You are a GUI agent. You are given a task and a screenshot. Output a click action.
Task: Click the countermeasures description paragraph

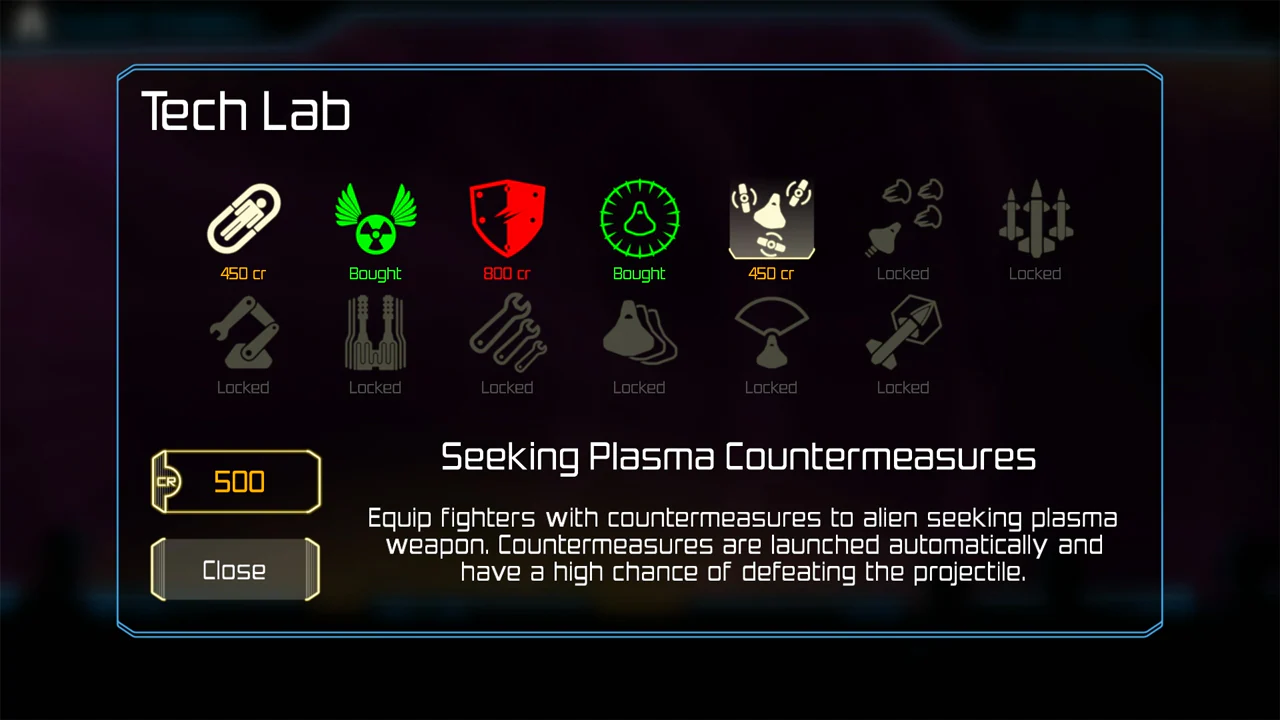(742, 545)
